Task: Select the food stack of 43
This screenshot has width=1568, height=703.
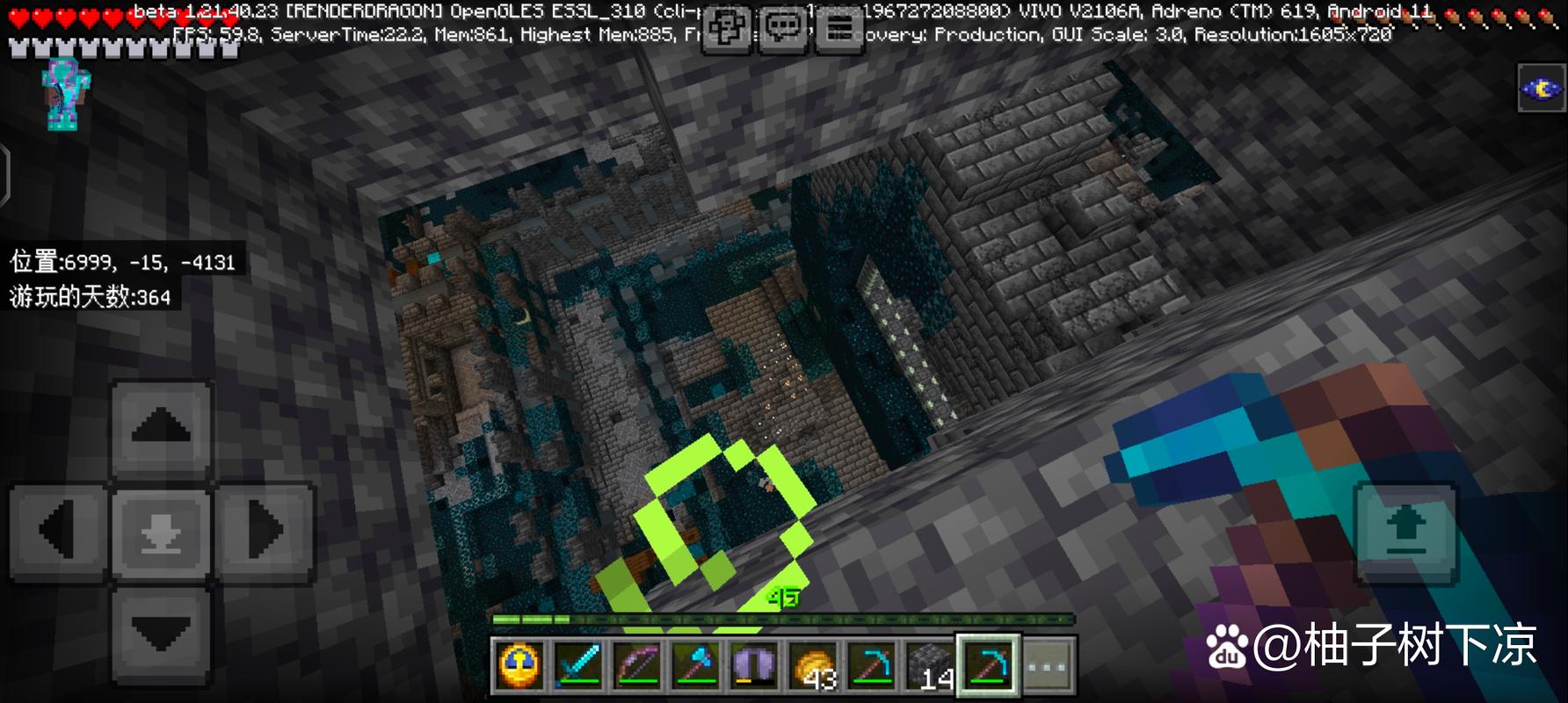Action: 812,665
